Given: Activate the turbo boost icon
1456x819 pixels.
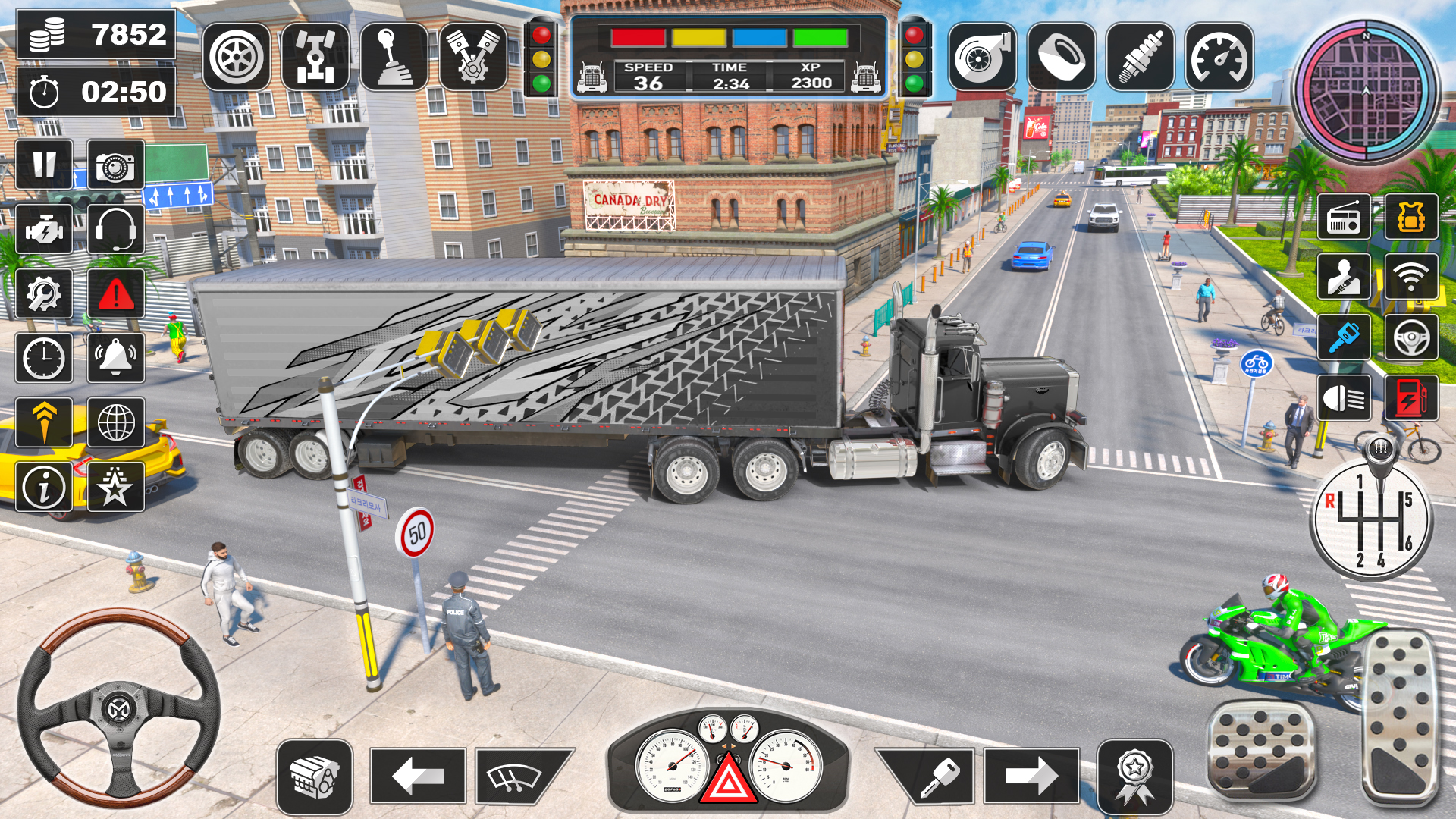Looking at the screenshot, I should click(982, 57).
